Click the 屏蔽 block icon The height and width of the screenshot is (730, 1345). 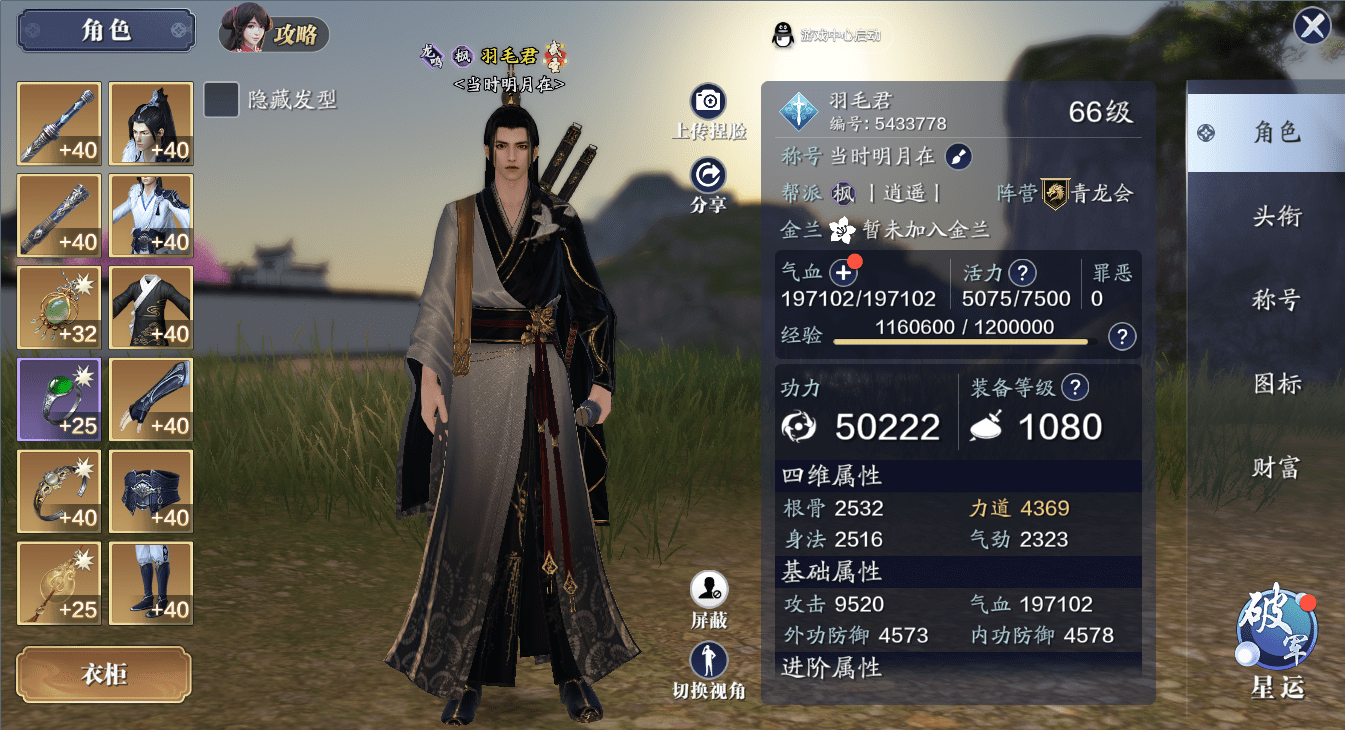[708, 590]
